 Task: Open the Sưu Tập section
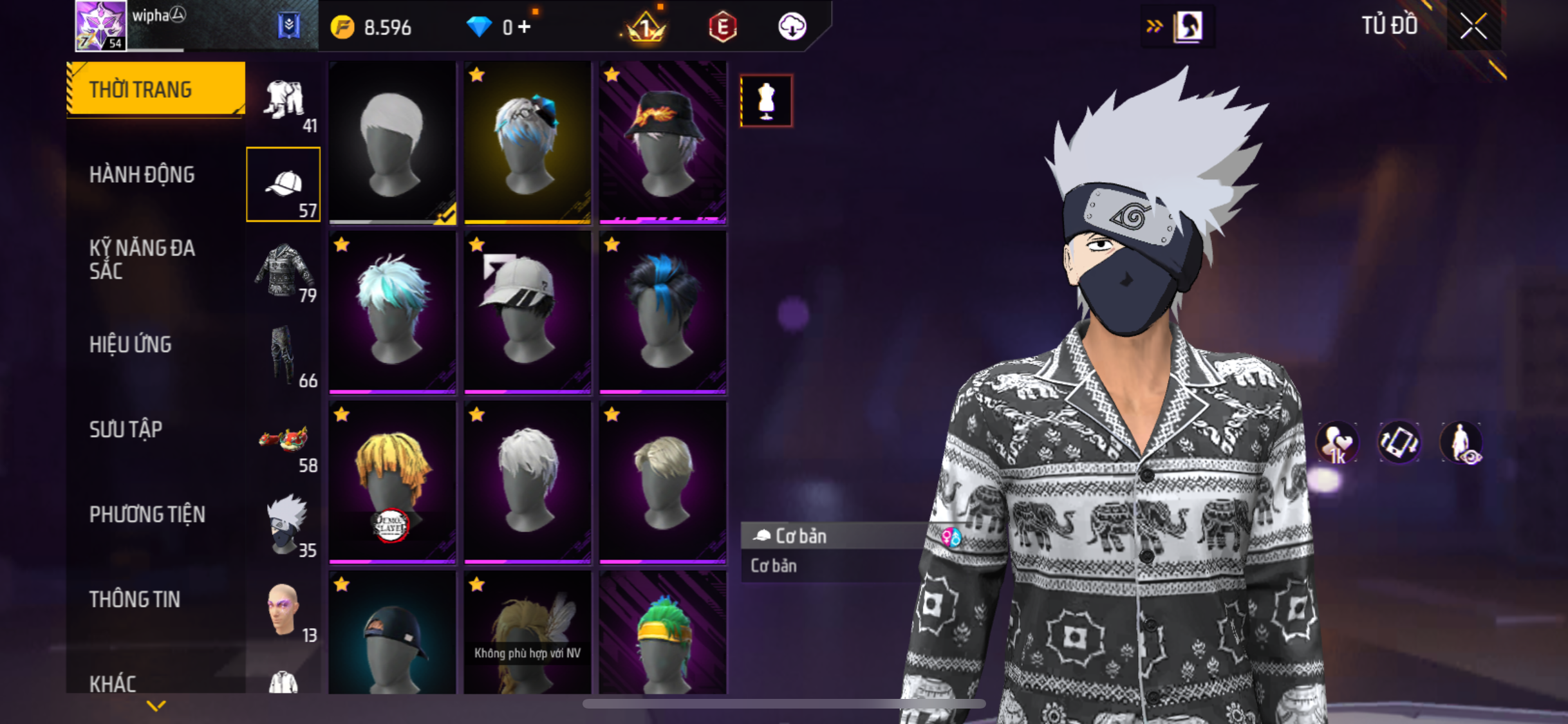point(126,429)
